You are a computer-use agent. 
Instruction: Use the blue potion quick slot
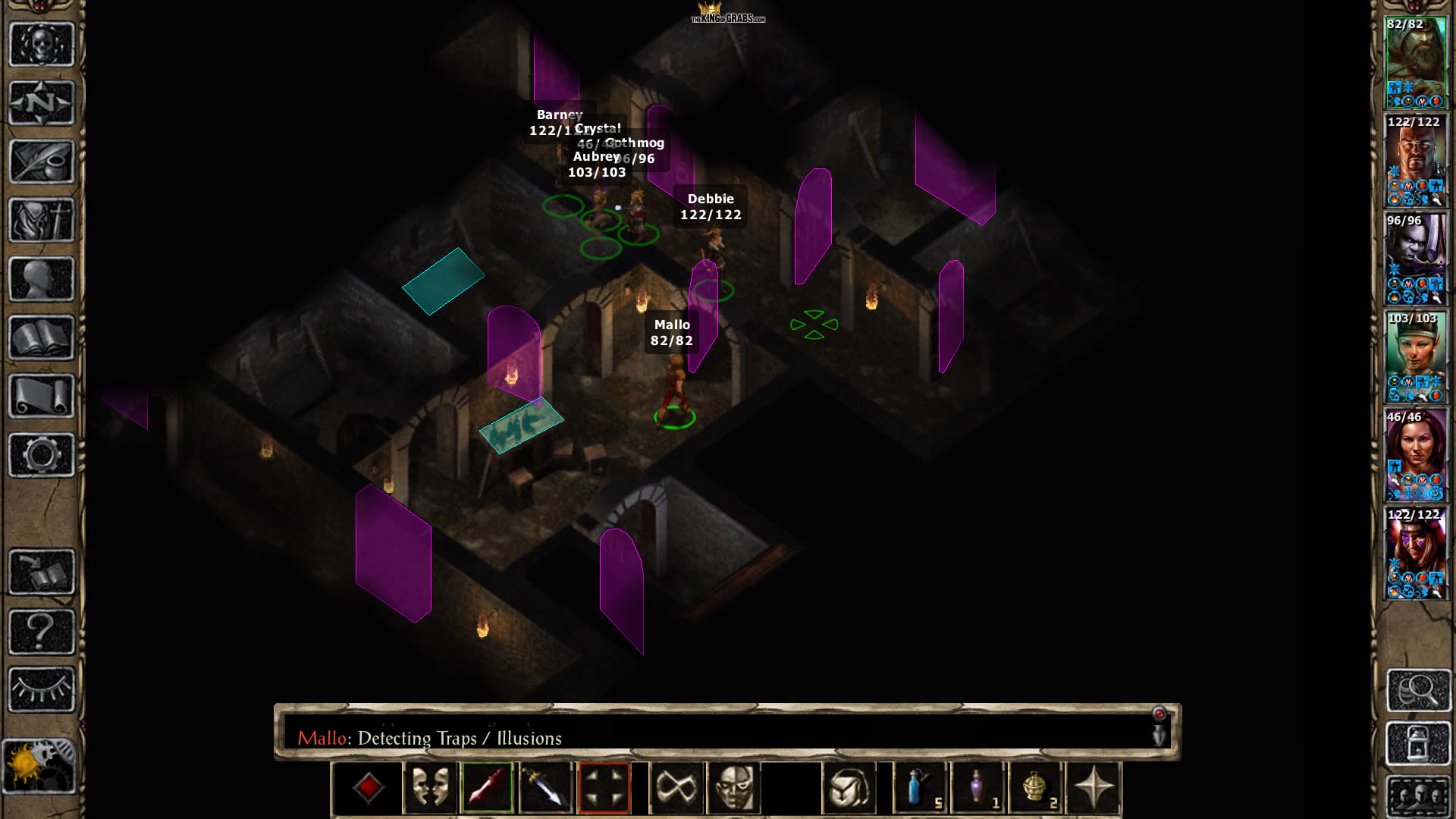click(x=920, y=788)
